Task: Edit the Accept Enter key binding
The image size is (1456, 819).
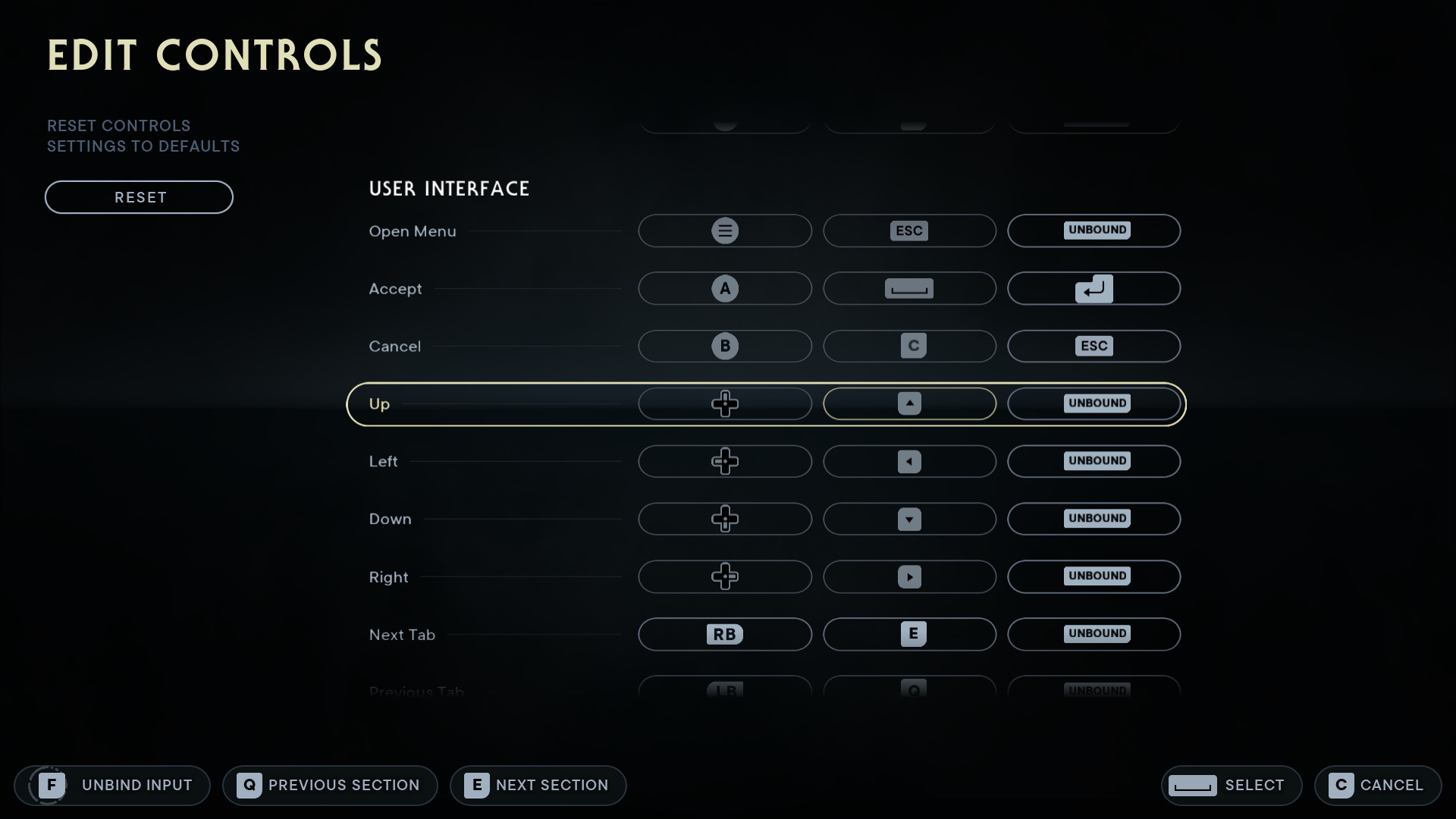Action: [1094, 288]
